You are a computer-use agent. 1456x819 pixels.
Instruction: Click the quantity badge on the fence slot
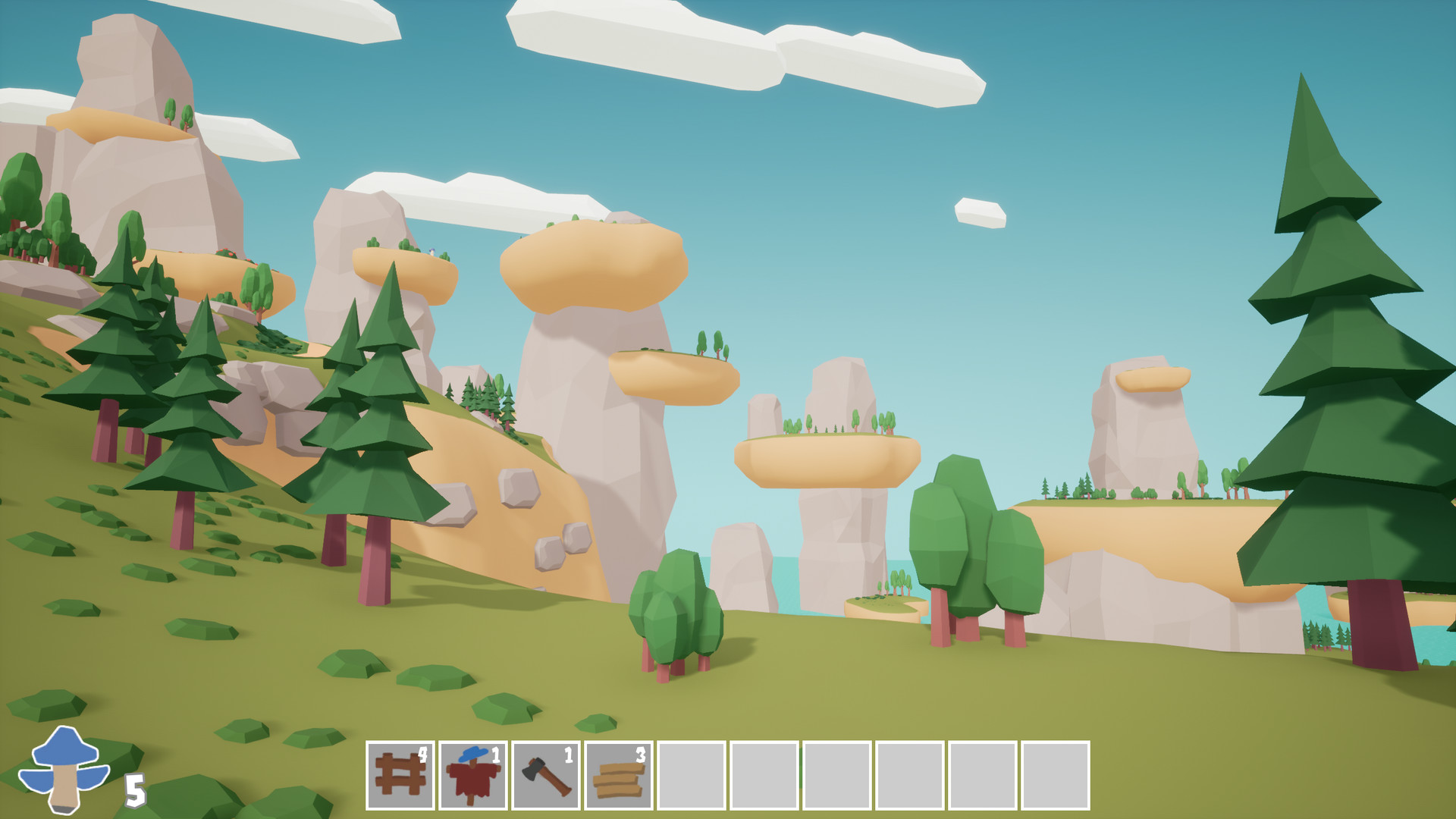423,755
